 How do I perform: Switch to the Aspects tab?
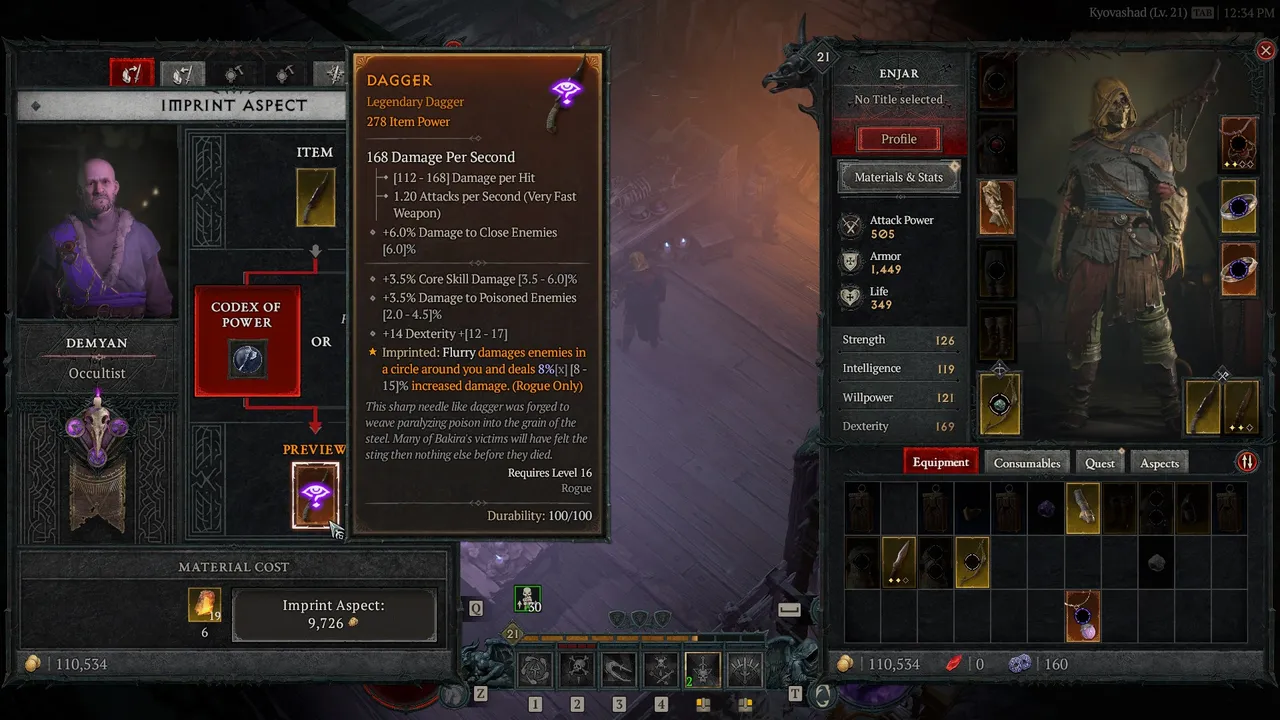coord(1159,463)
